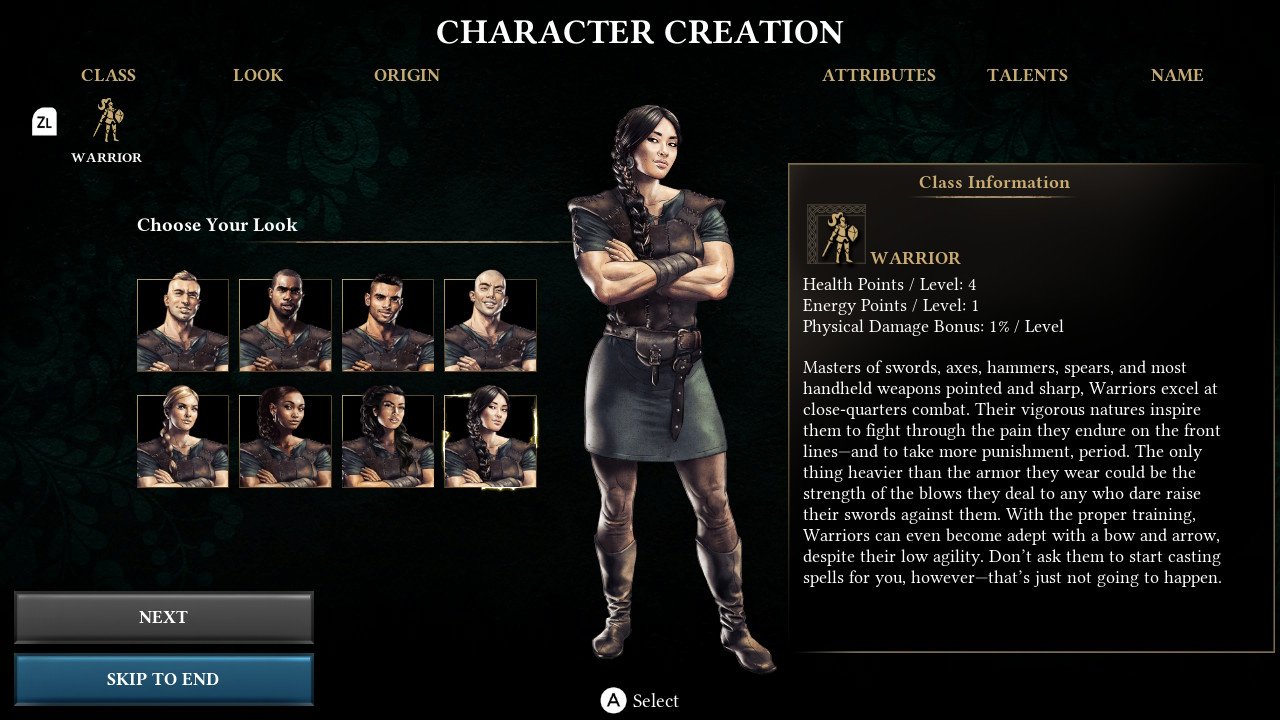Click the NEXT button
The height and width of the screenshot is (720, 1280).
tap(163, 617)
